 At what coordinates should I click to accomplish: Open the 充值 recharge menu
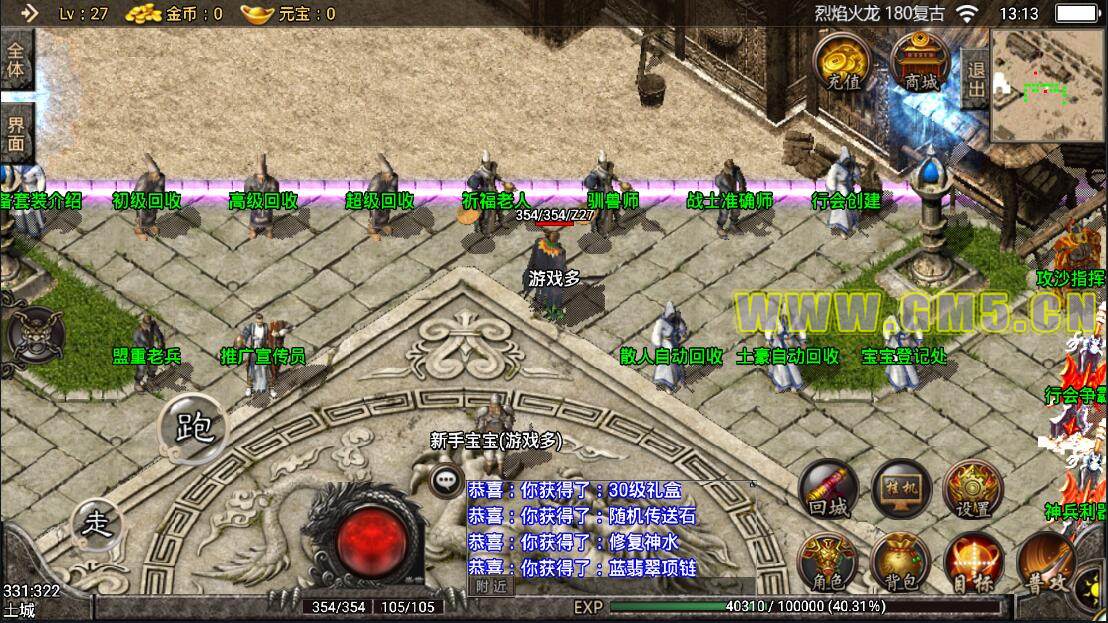[x=840, y=60]
